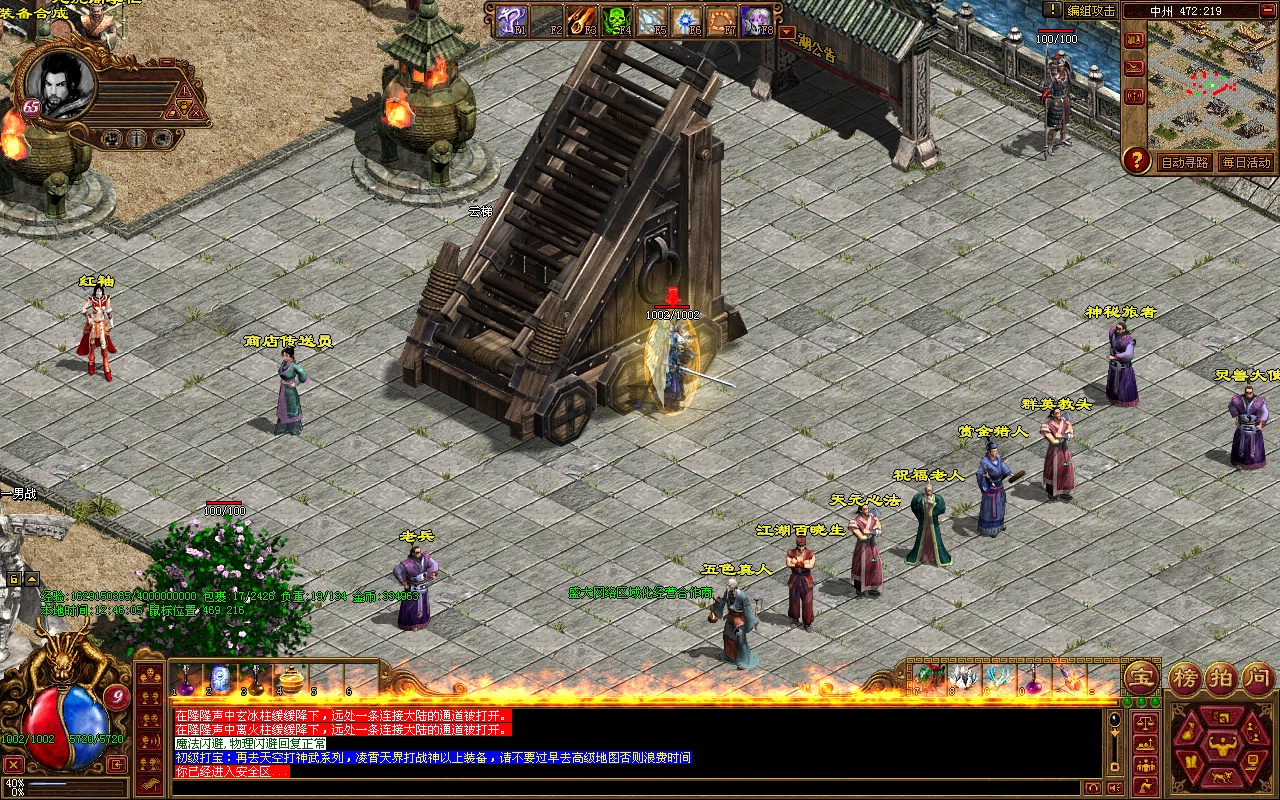Select the glowing blue scroll in slot 2

tap(220, 680)
